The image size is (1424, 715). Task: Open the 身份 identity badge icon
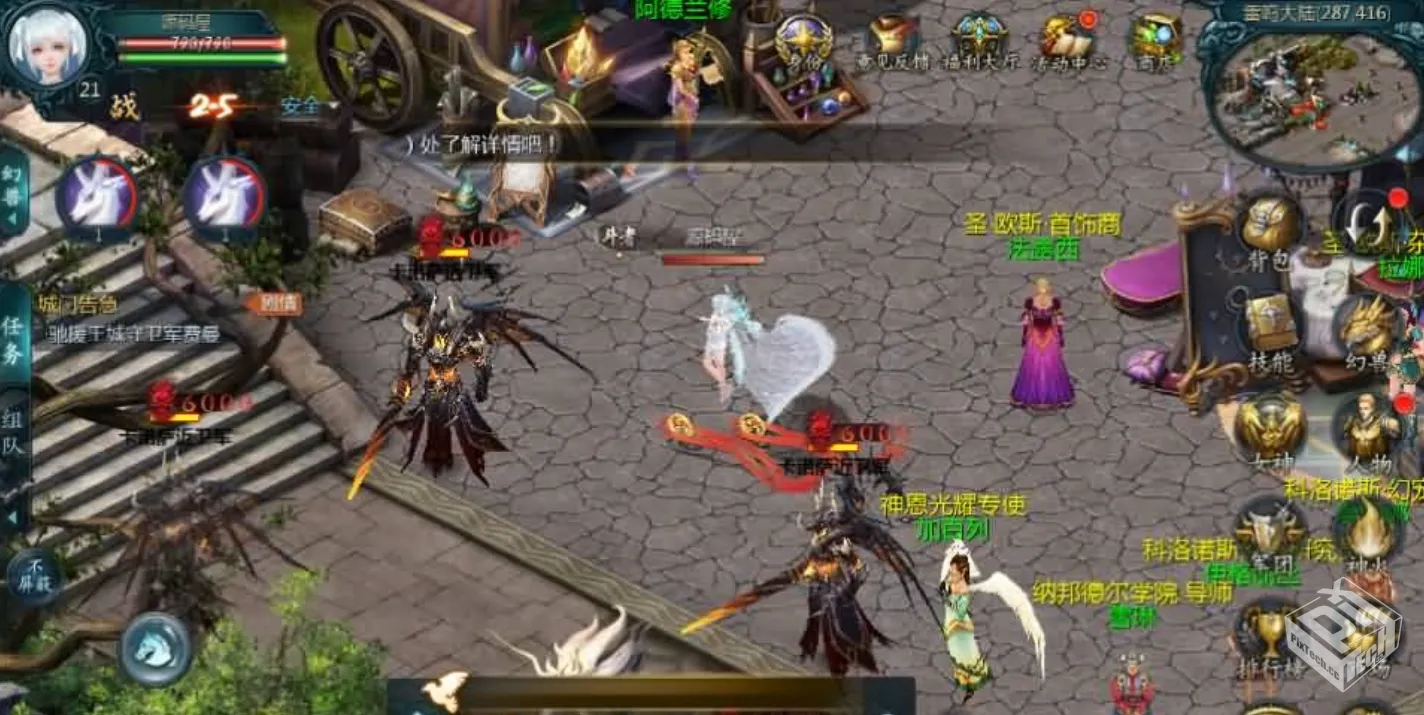point(804,40)
